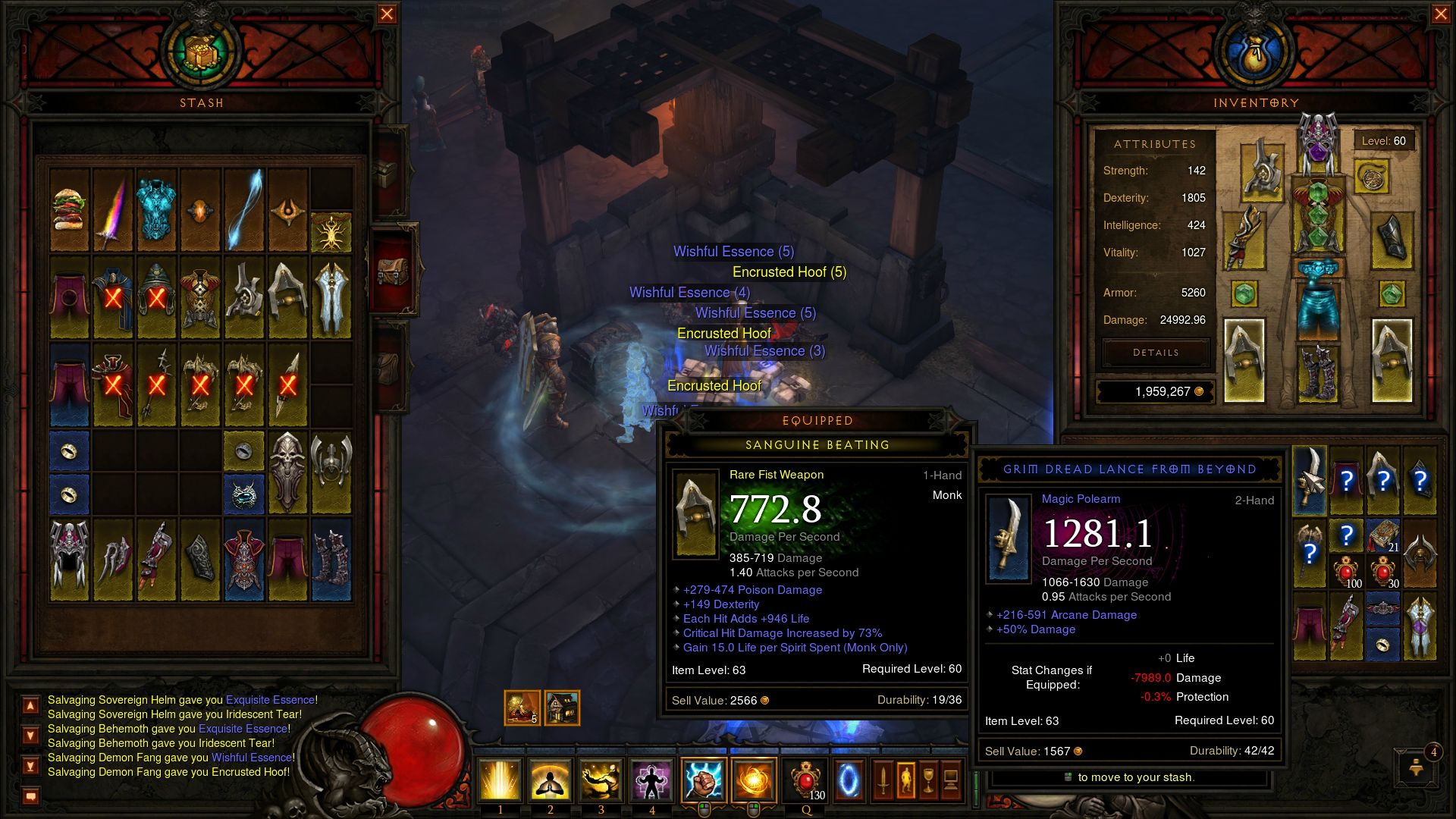Use the lightning fist primary skill
Screen dimensions: 1456x819
[703, 780]
